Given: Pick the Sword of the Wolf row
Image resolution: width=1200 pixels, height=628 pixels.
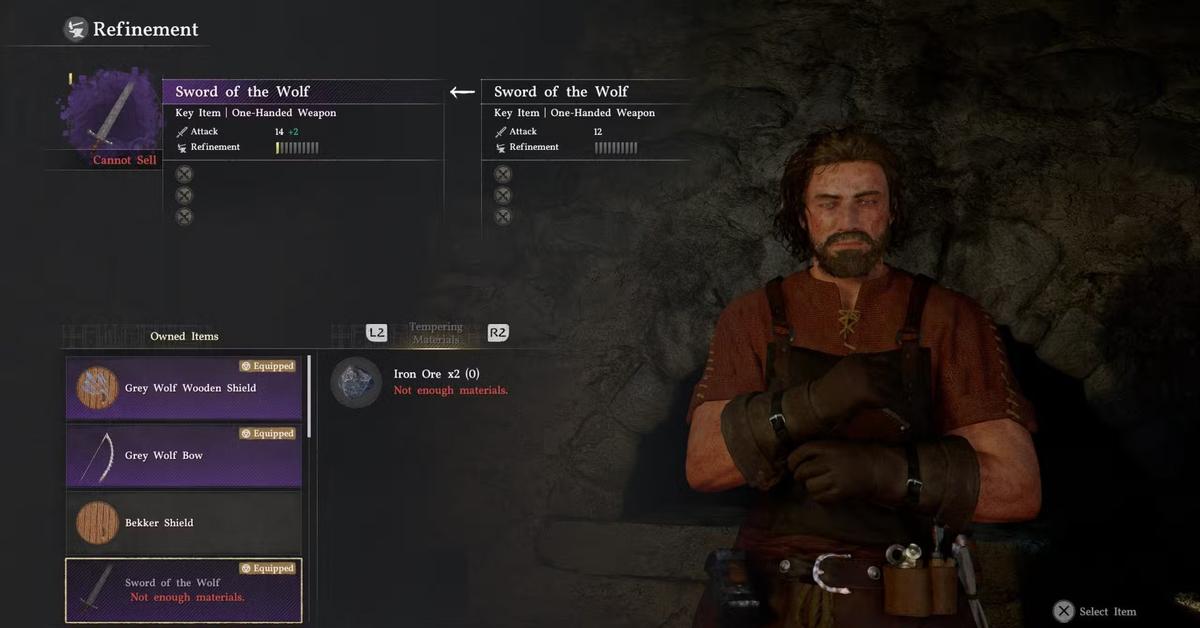Looking at the screenshot, I should click(184, 590).
